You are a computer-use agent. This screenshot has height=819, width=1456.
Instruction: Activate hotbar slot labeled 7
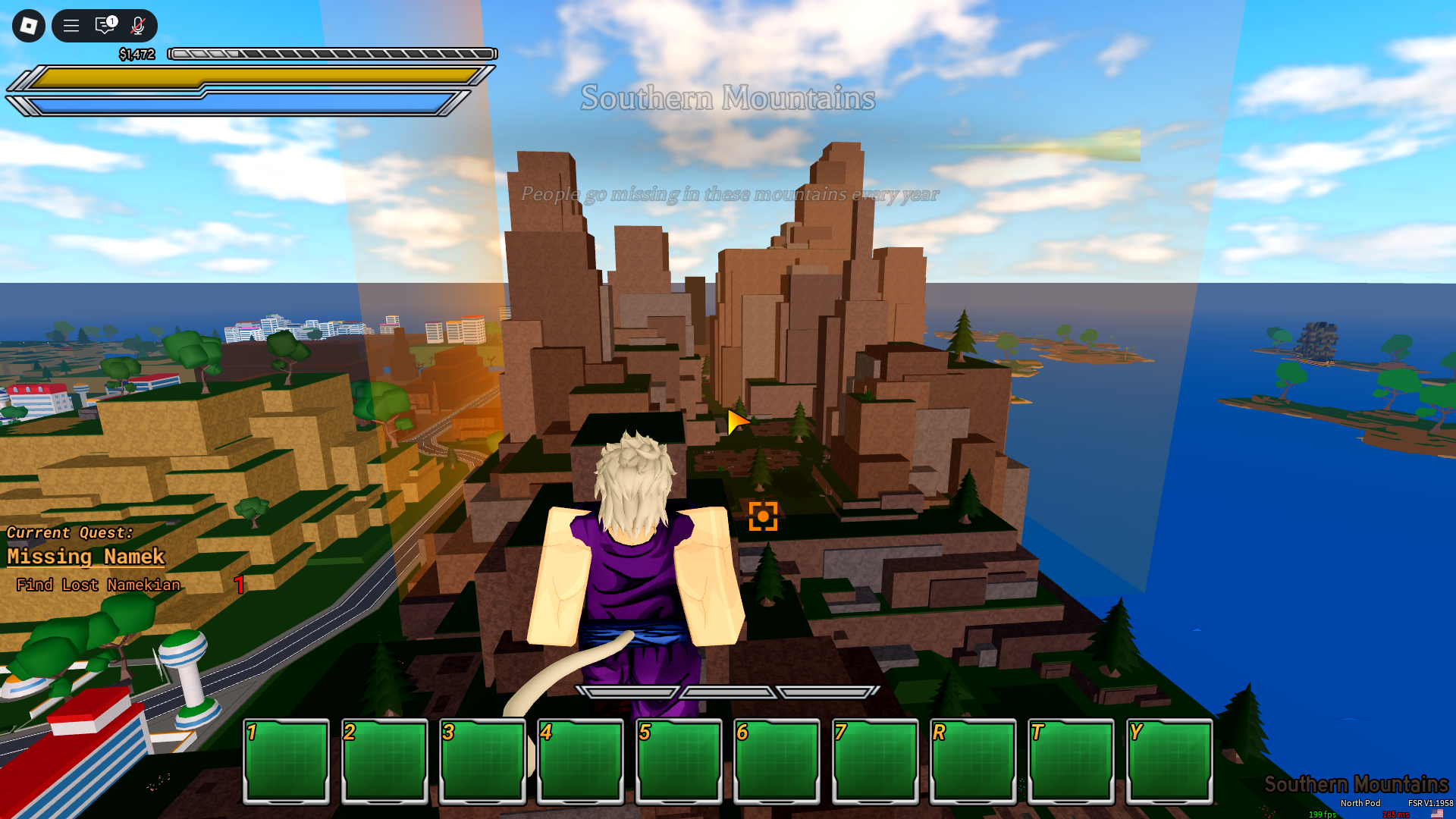click(x=874, y=761)
